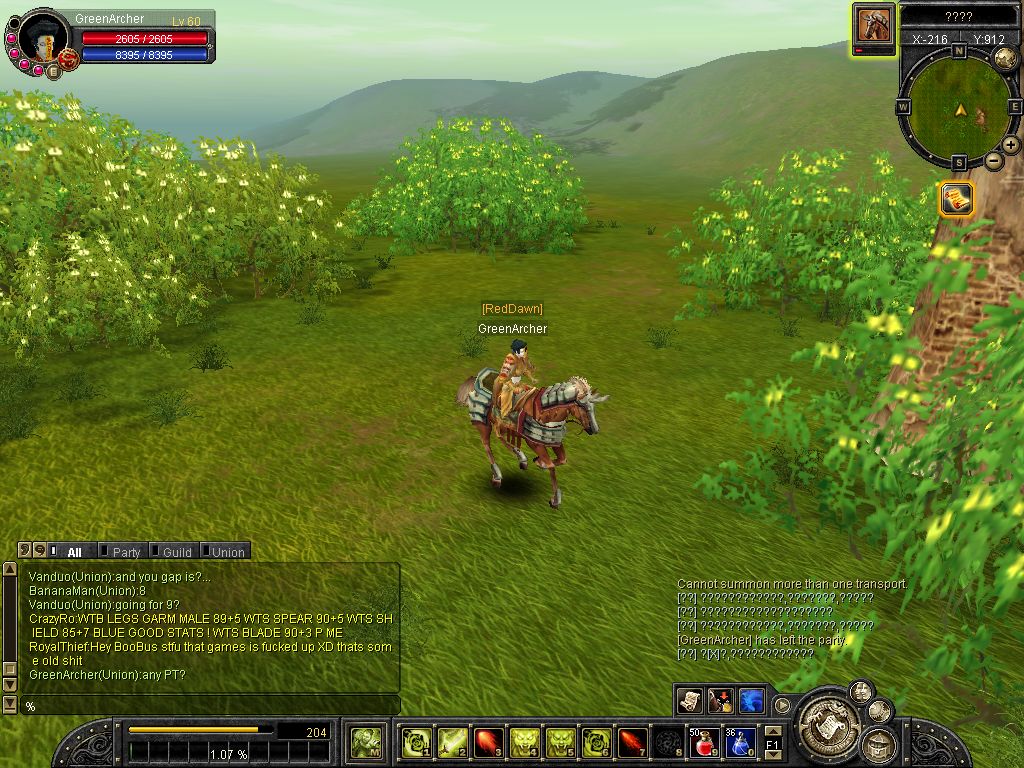The width and height of the screenshot is (1024, 768).
Task: Open the world map globe button
Action: click(x=1004, y=58)
